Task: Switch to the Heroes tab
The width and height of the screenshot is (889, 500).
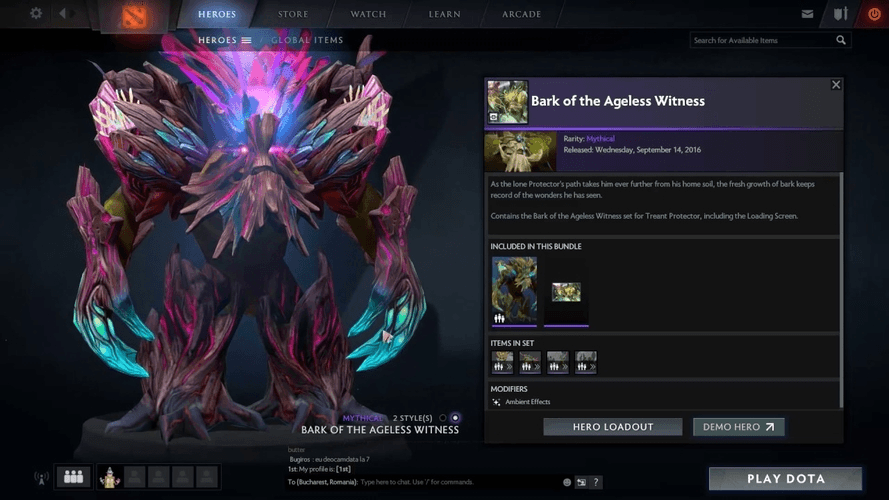Action: point(217,14)
